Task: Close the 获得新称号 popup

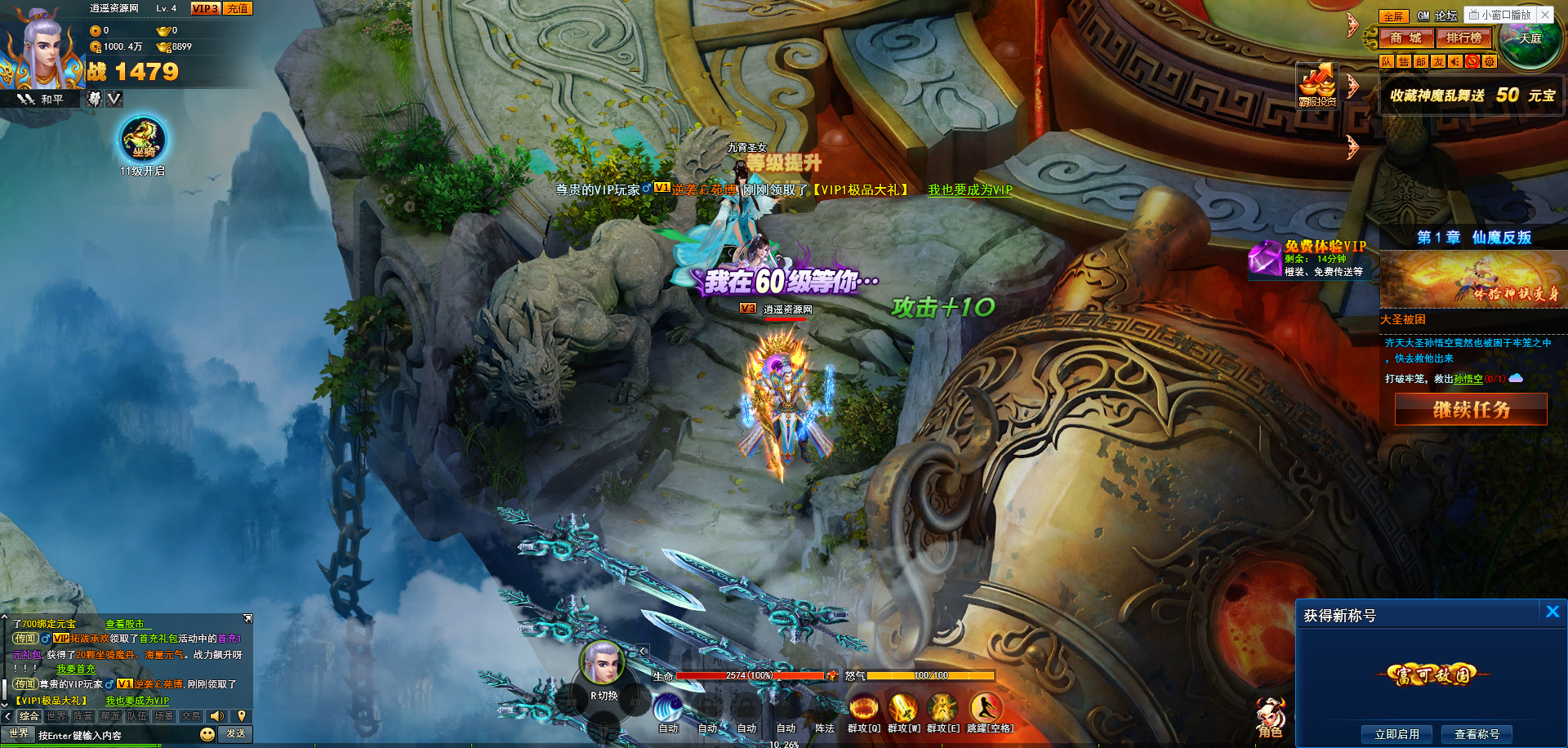Action: pyautogui.click(x=1552, y=612)
